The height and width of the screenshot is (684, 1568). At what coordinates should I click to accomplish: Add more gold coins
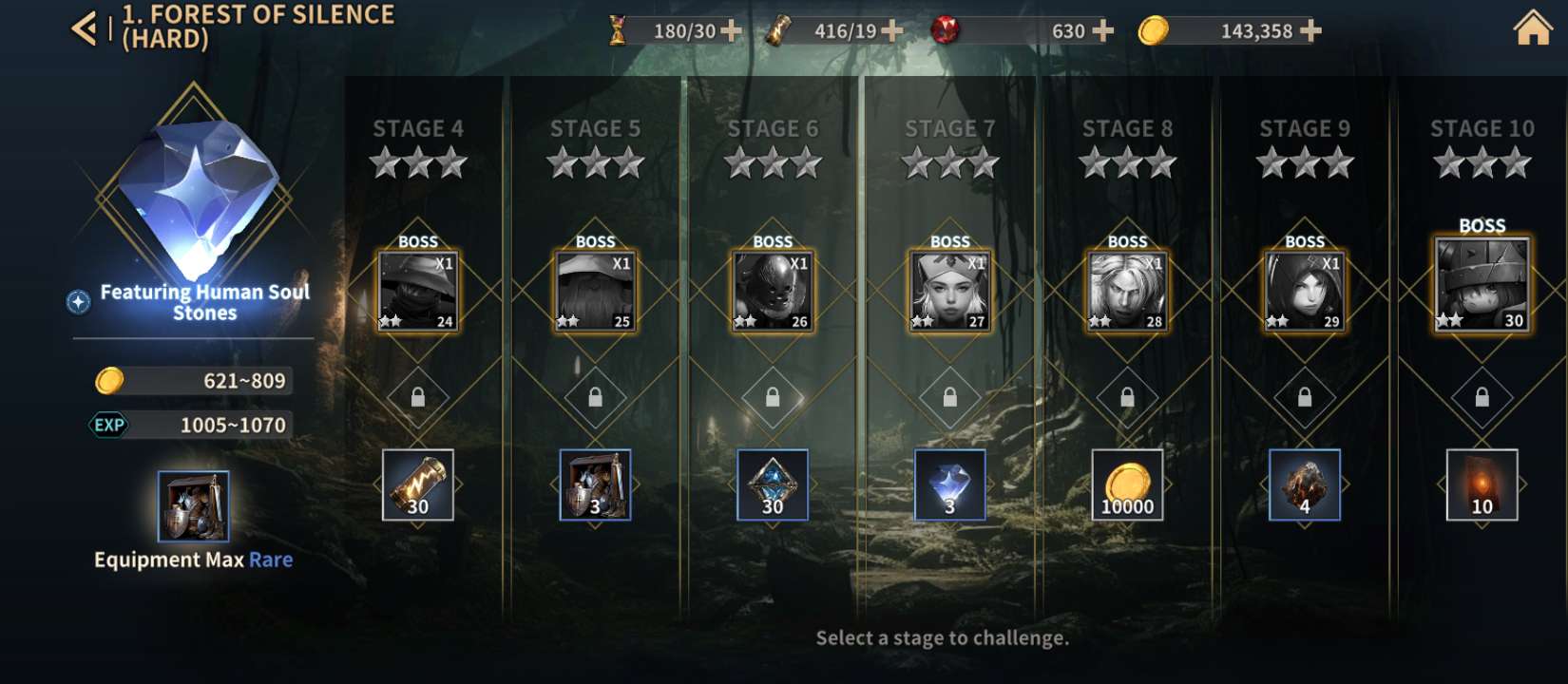[1310, 31]
